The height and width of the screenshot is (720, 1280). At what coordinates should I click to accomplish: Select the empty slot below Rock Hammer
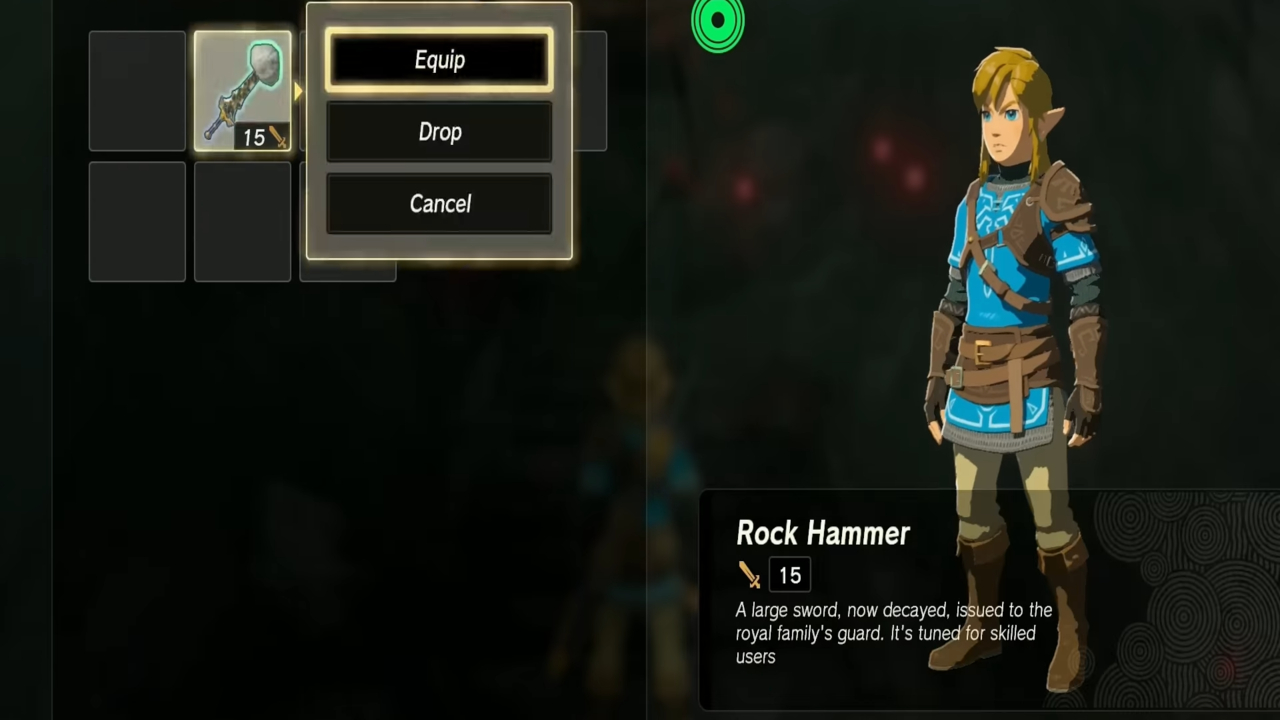242,220
